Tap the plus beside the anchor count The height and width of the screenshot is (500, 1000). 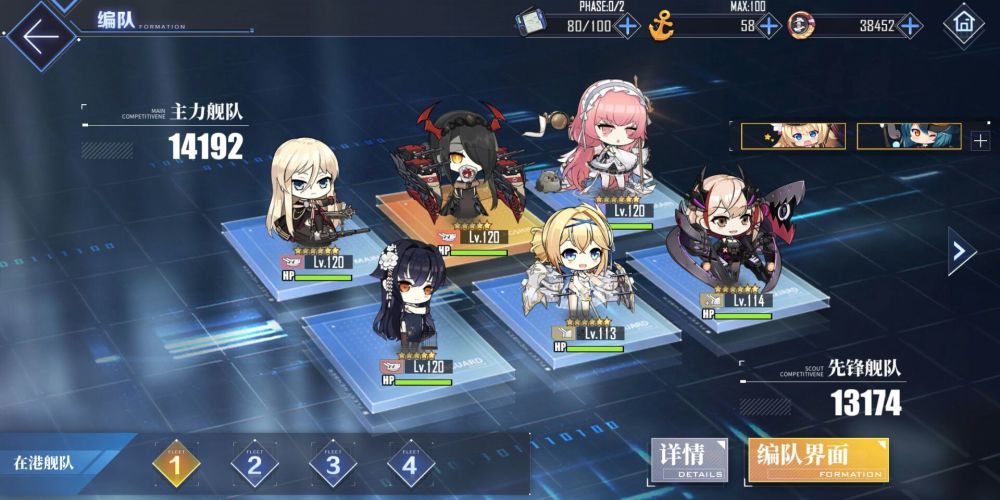pyautogui.click(x=768, y=26)
